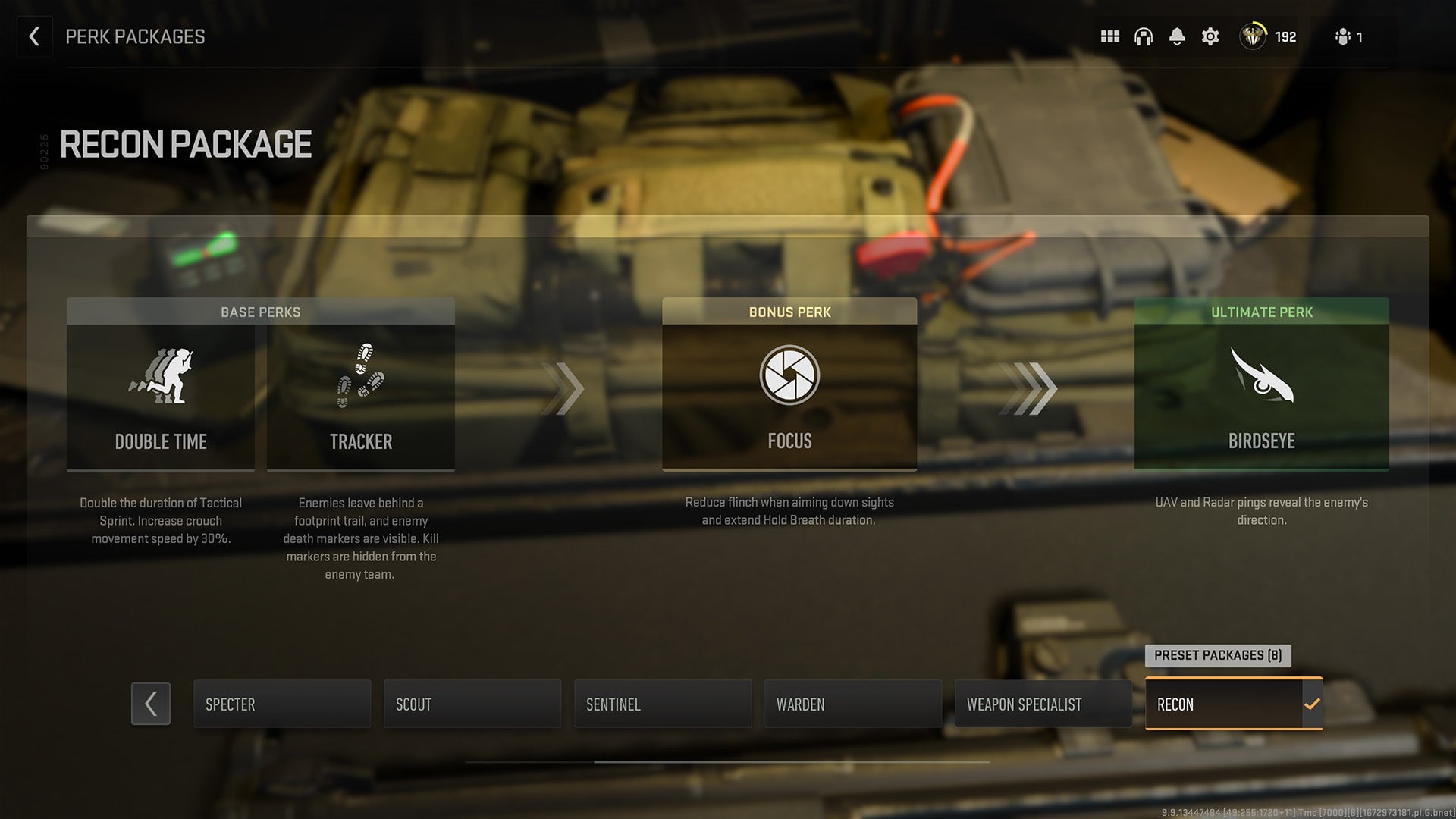Collapse the preset list with the left chevron
The width and height of the screenshot is (1456, 819).
coord(150,704)
